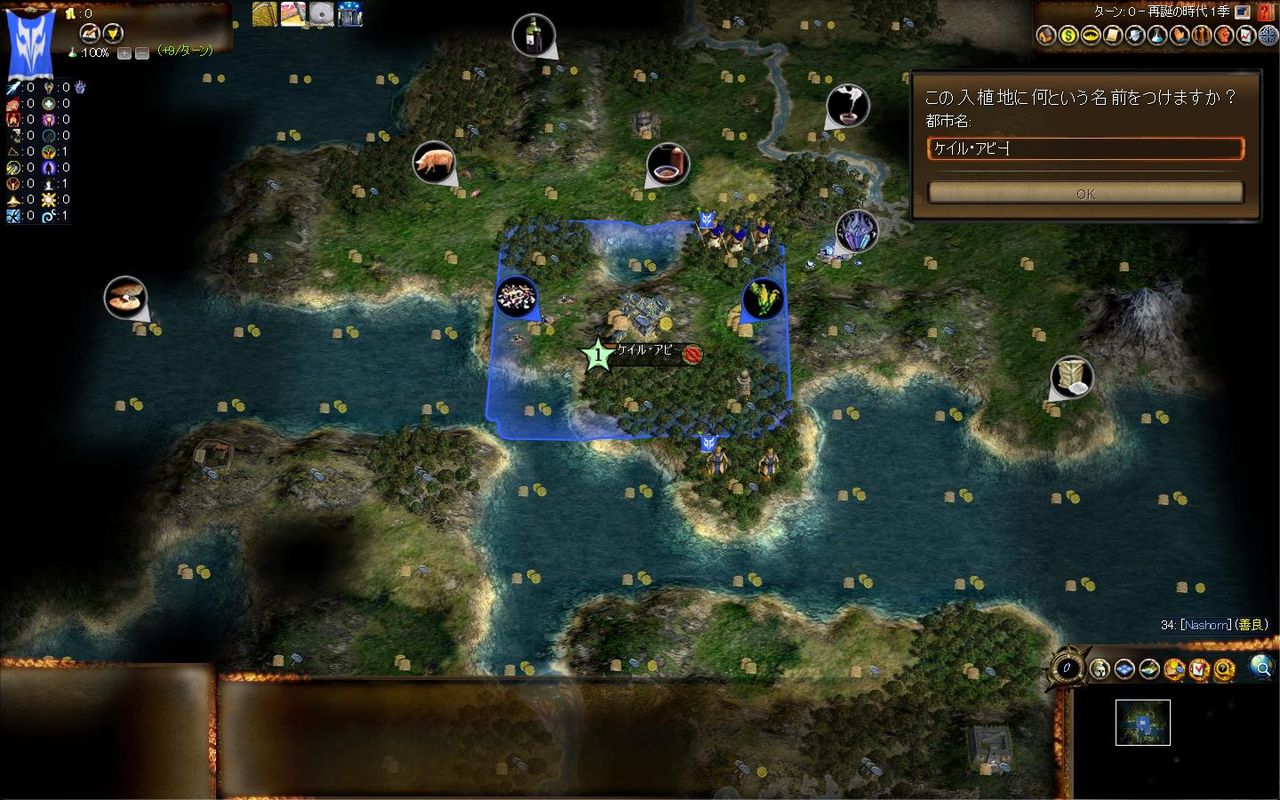1280x800 pixels.
Task: Increase research rate with plus button
Action: [124, 53]
